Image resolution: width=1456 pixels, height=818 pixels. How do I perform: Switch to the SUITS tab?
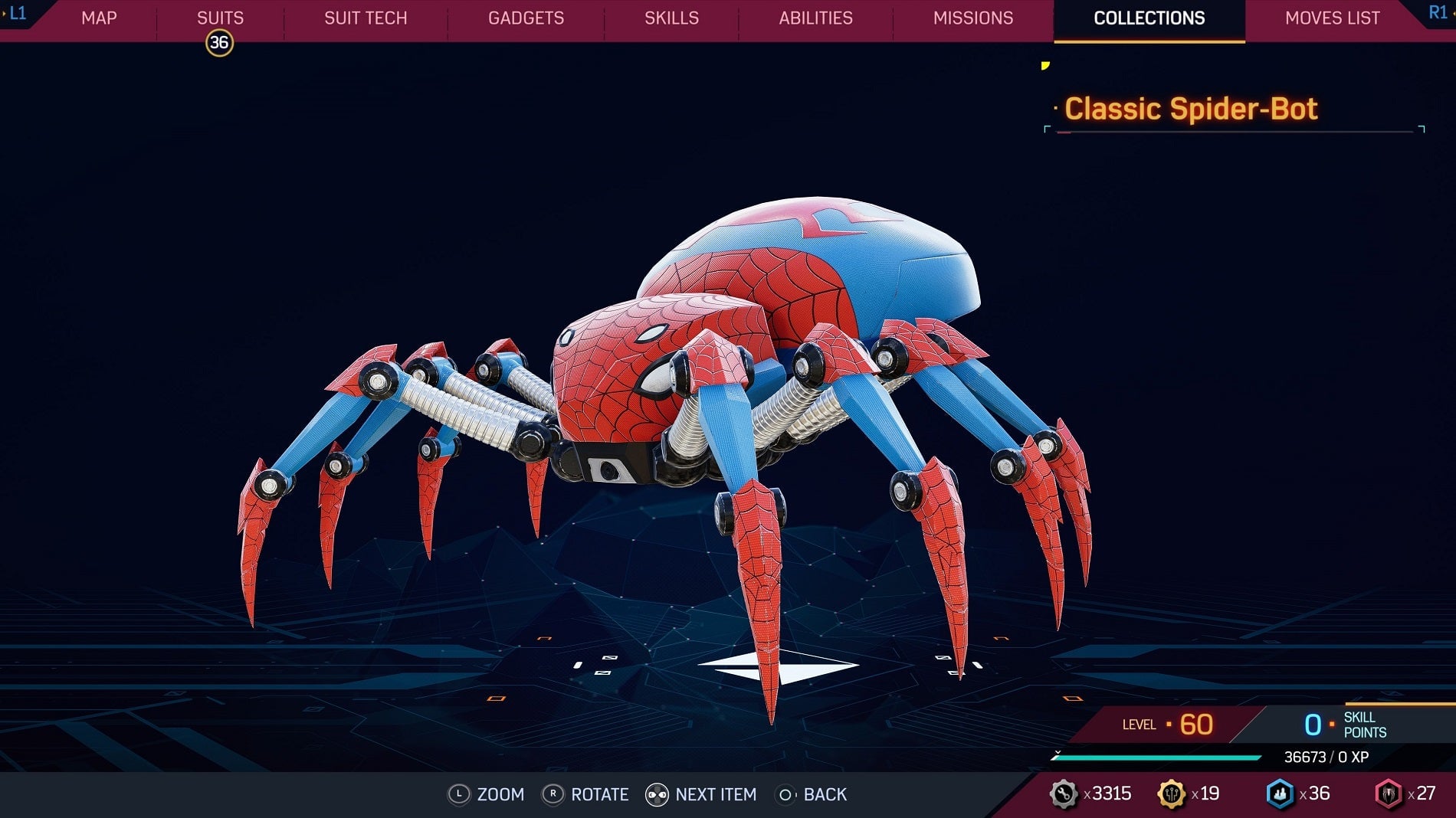click(220, 18)
